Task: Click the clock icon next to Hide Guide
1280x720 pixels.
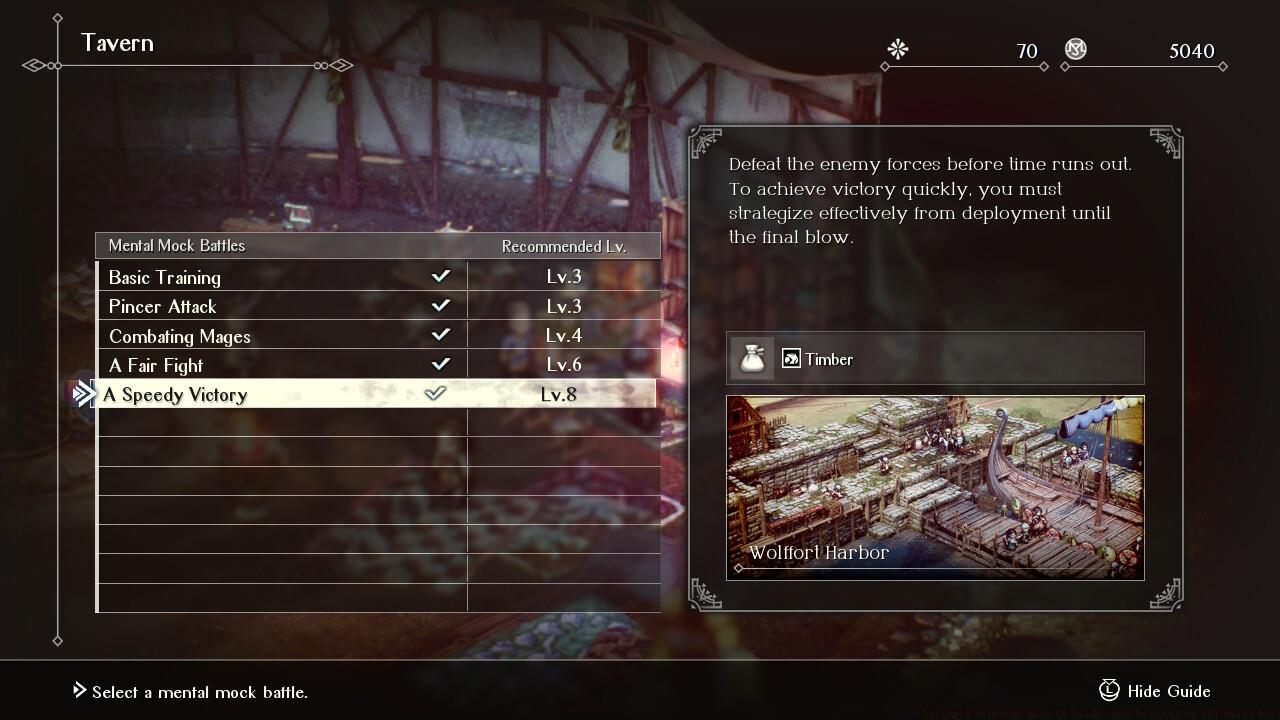Action: [1109, 691]
